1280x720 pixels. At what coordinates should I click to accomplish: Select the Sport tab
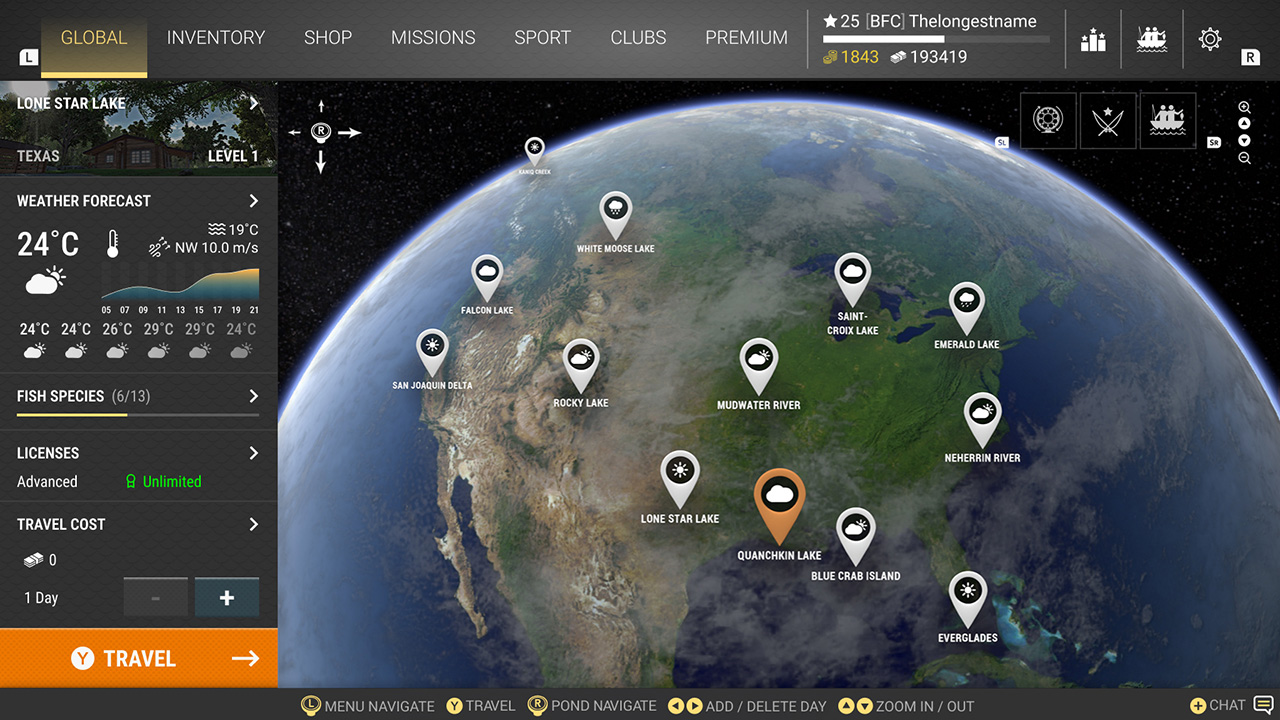542,38
